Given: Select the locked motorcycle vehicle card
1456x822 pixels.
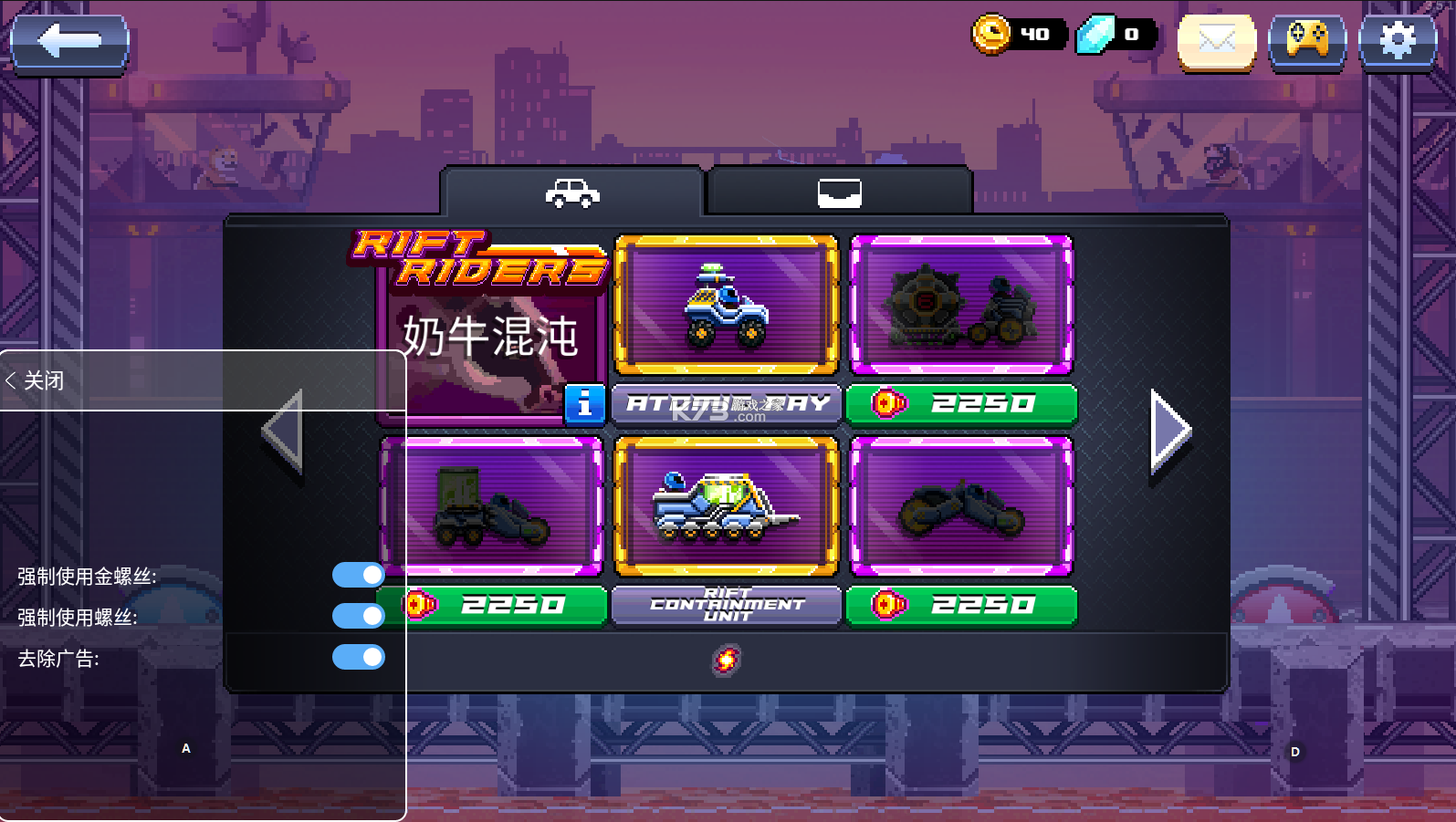Looking at the screenshot, I should coord(961,506).
